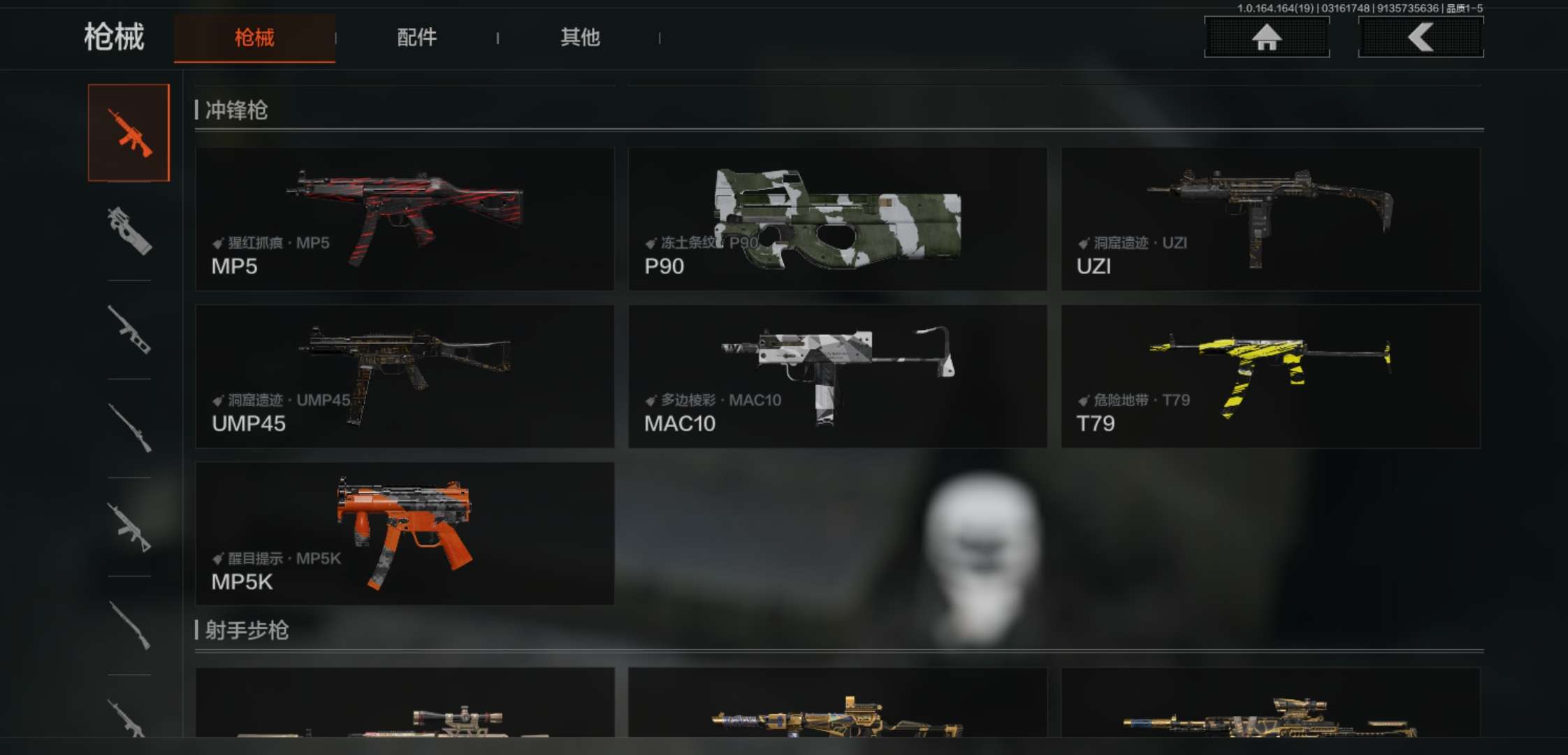Open the 配件 tab
1568x755 pixels.
click(x=417, y=38)
